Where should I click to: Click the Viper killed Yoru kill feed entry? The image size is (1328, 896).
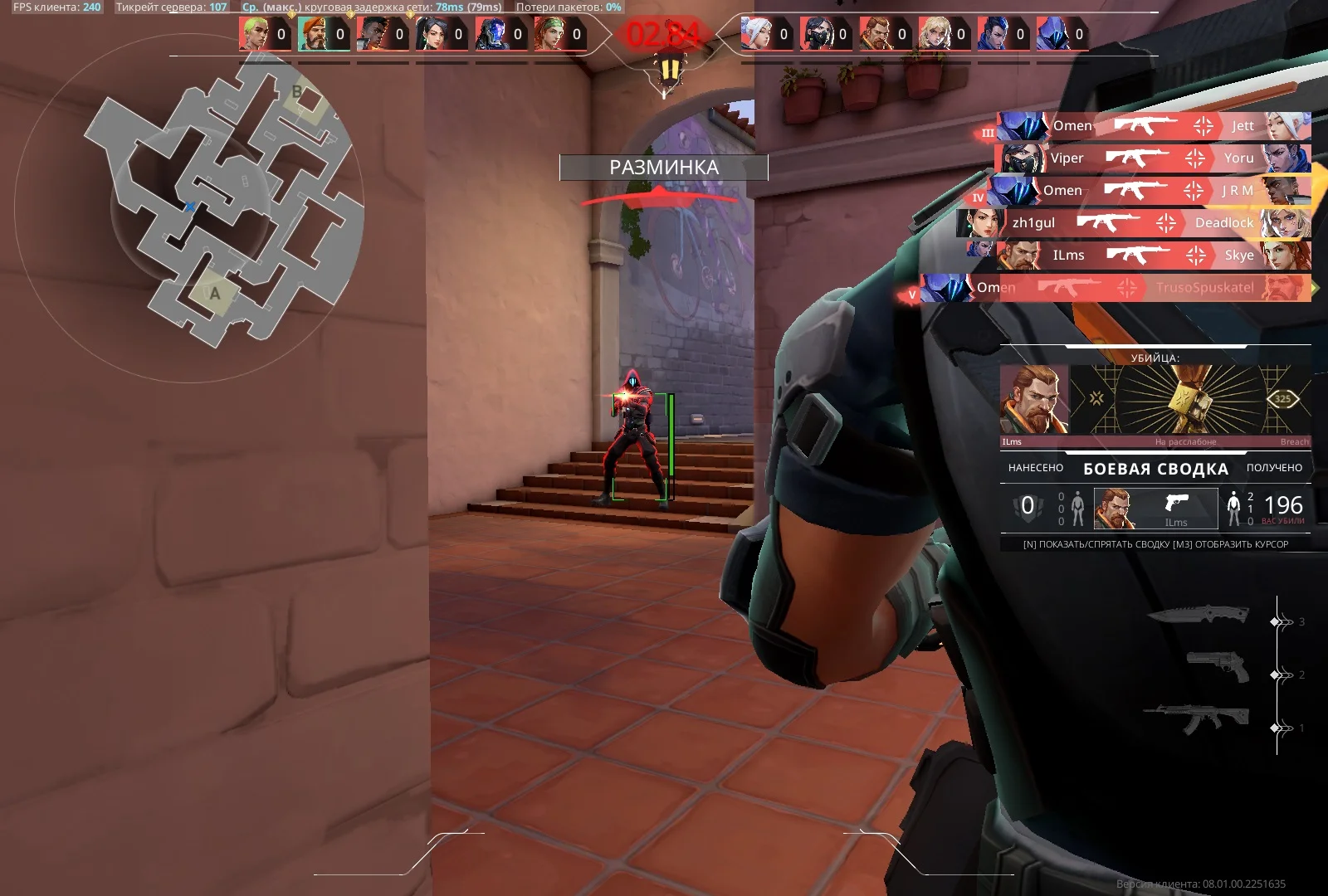(1154, 158)
